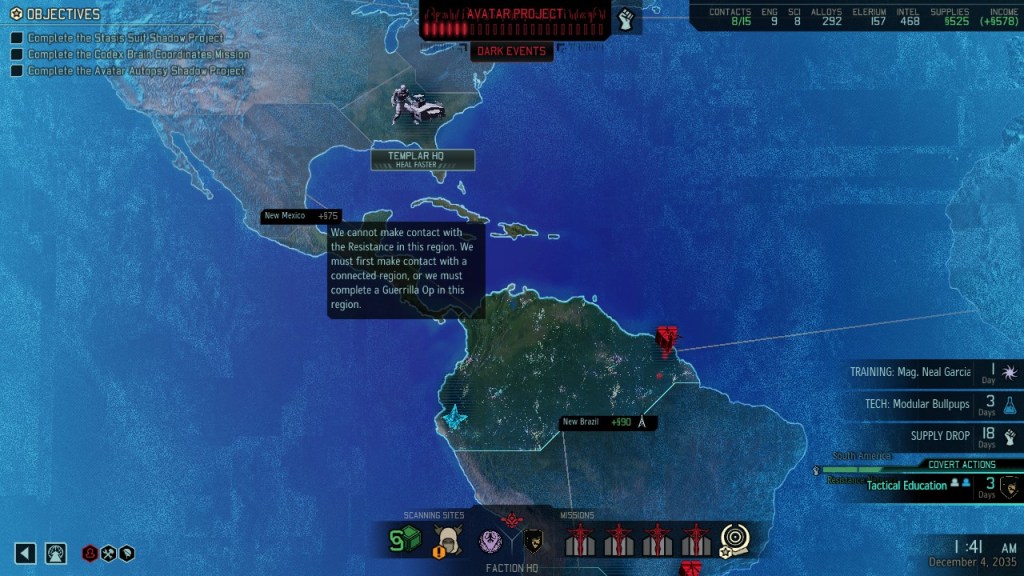Open the wrench and hammer hexagon icon
This screenshot has height=576, width=1024.
click(x=109, y=553)
